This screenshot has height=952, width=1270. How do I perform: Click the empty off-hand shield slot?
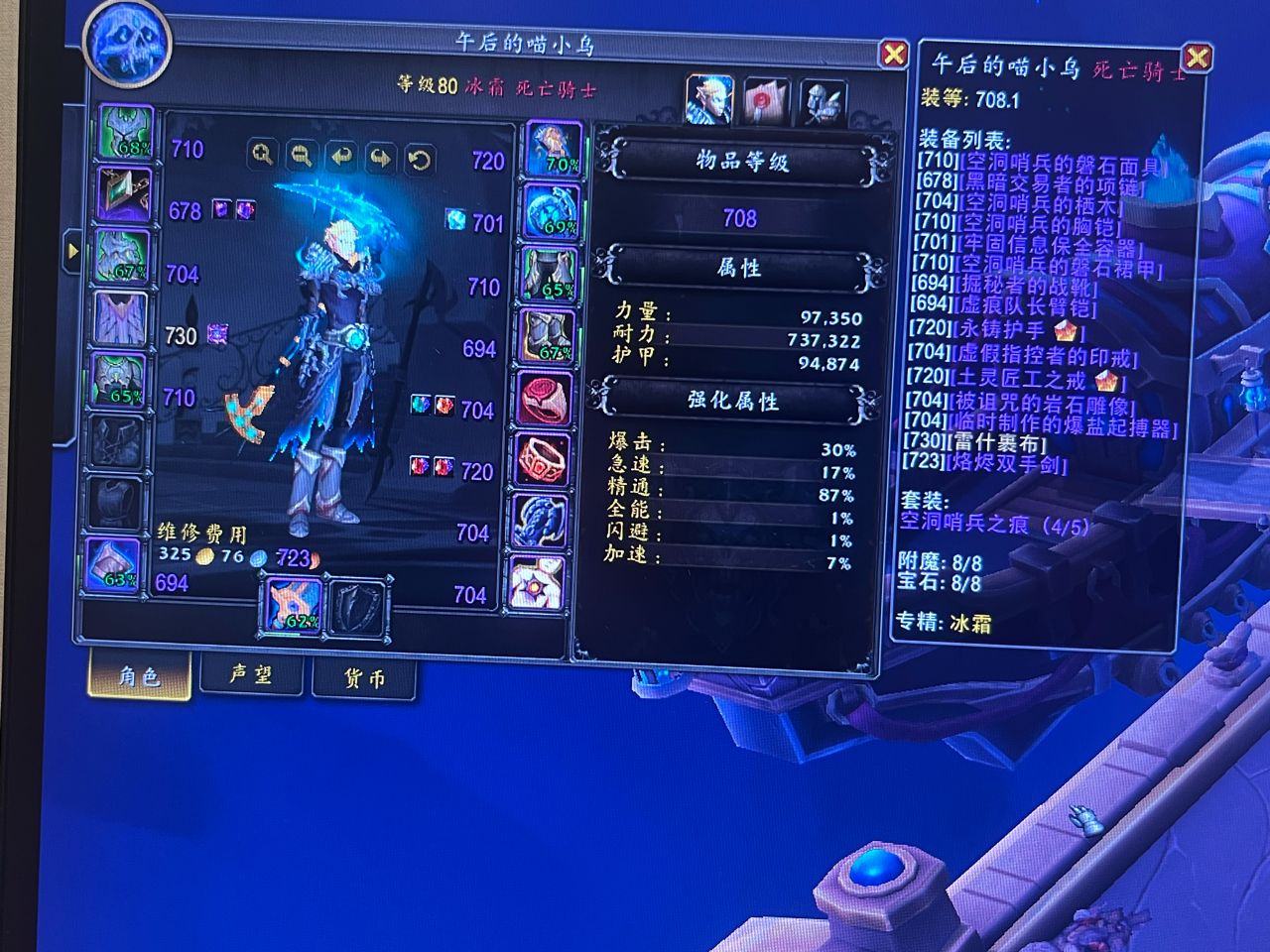357,607
